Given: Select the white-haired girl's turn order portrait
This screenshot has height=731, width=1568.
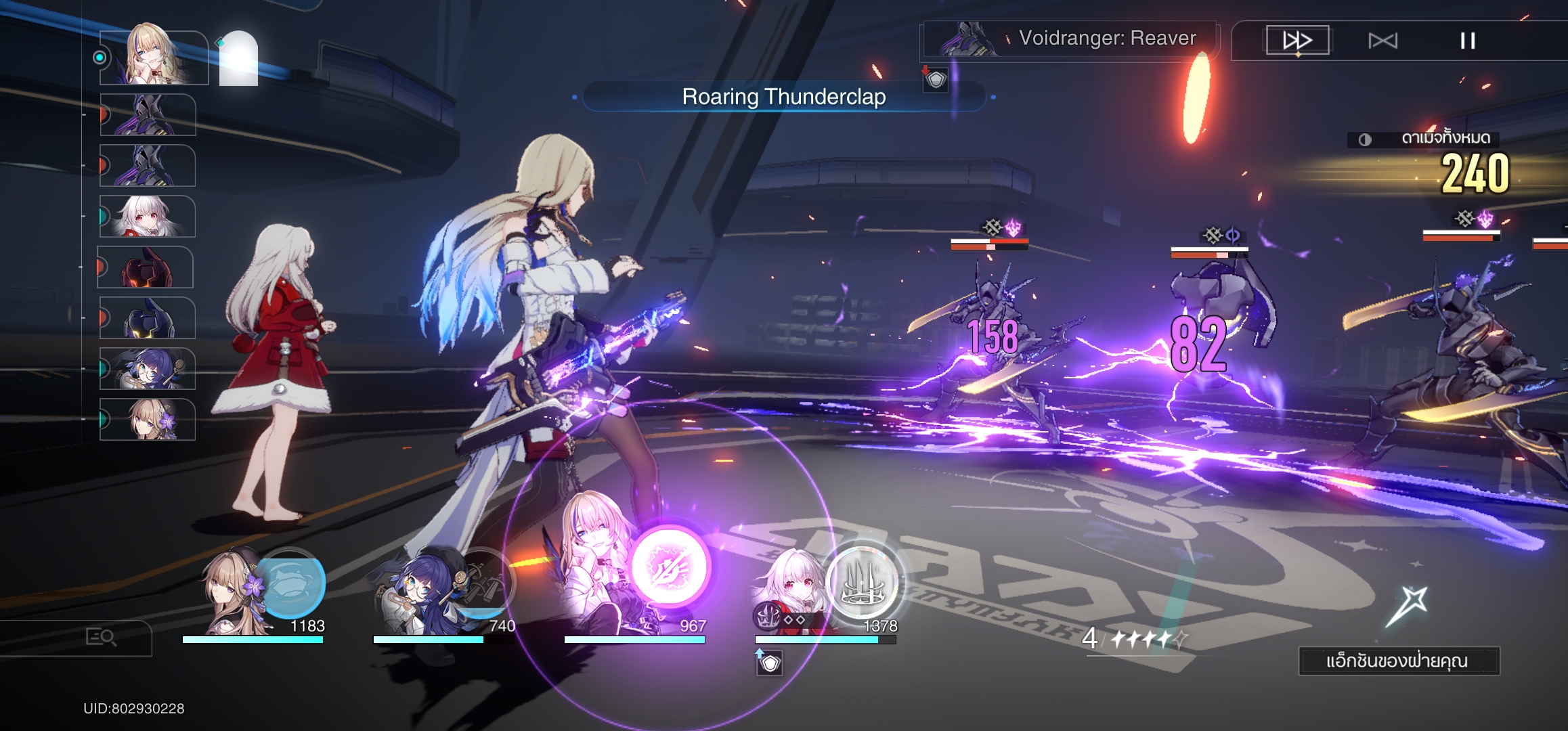Looking at the screenshot, I should click(147, 217).
